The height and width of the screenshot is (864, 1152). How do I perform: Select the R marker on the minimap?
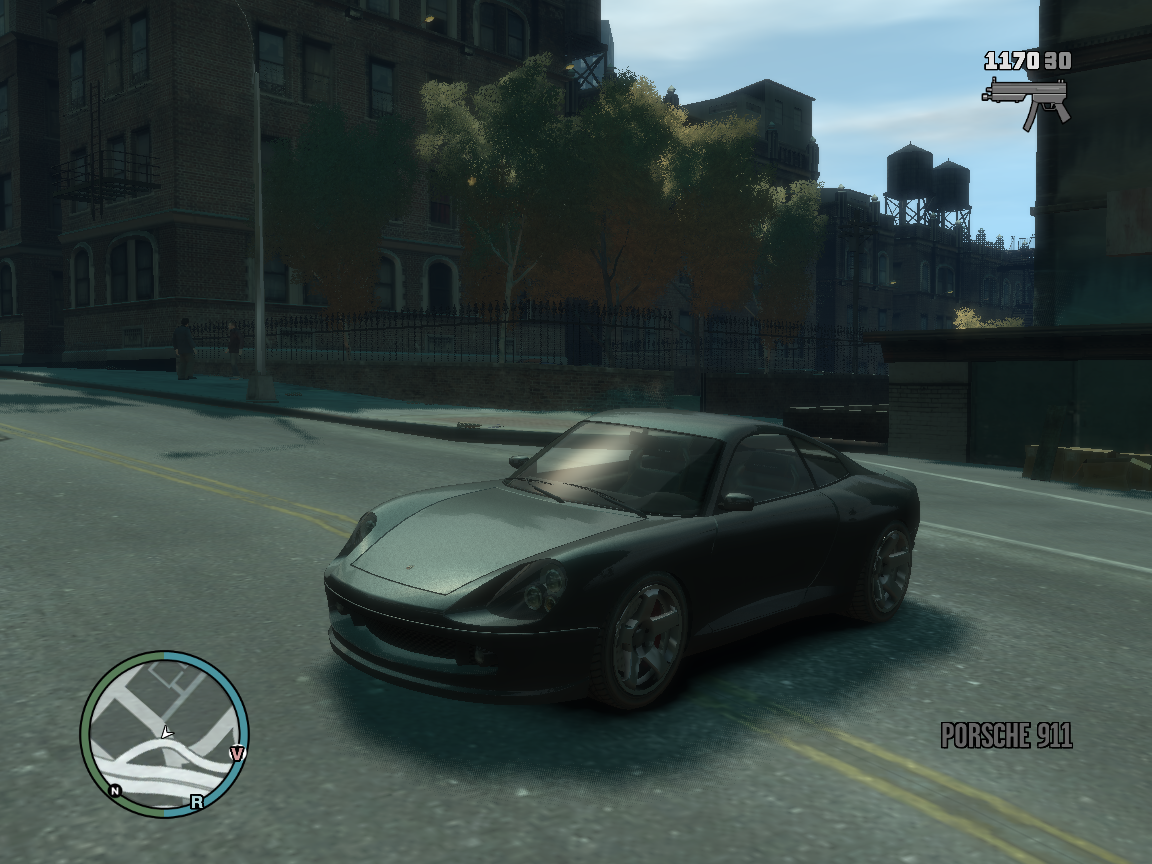click(197, 801)
